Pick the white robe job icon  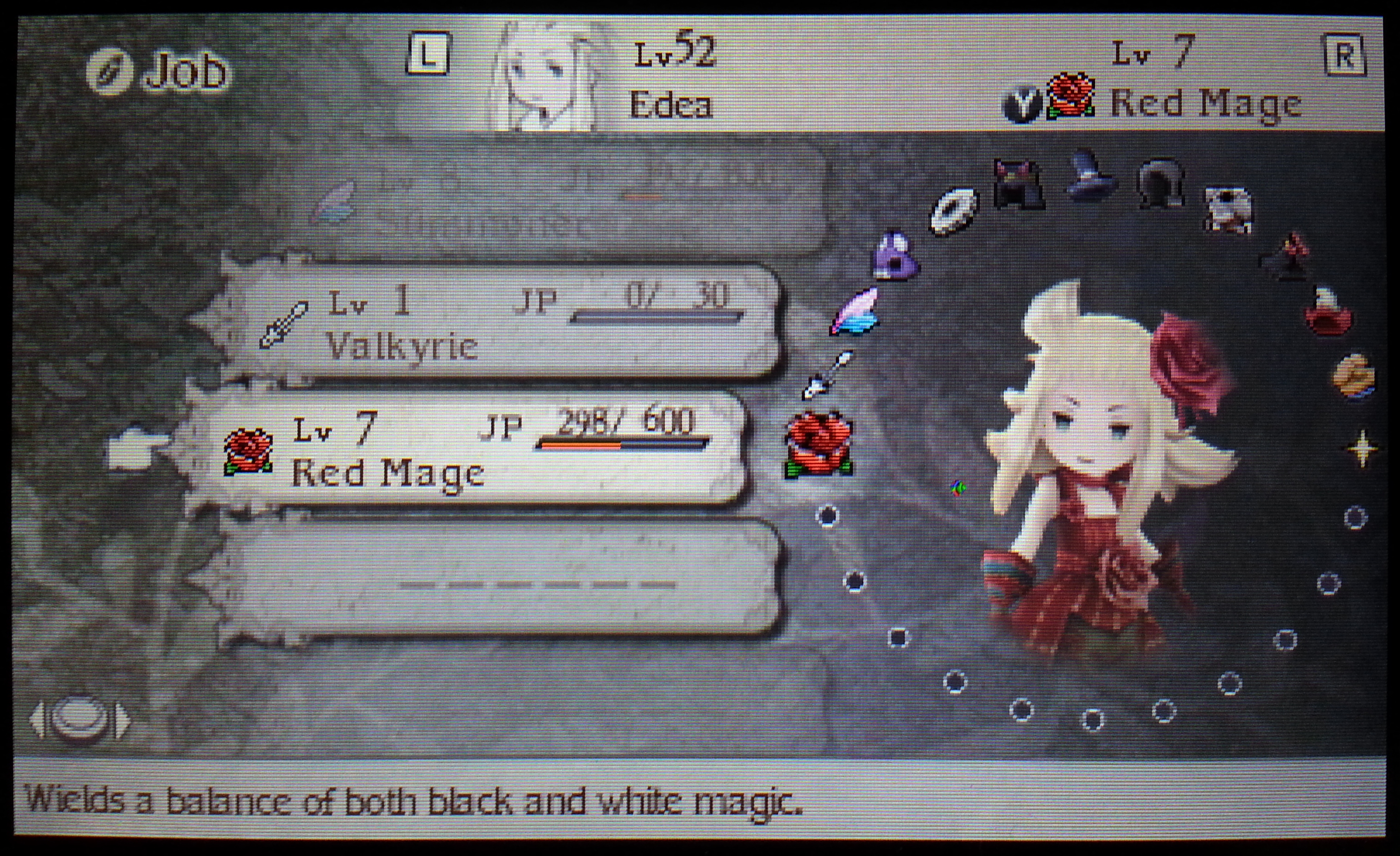[x=1228, y=210]
